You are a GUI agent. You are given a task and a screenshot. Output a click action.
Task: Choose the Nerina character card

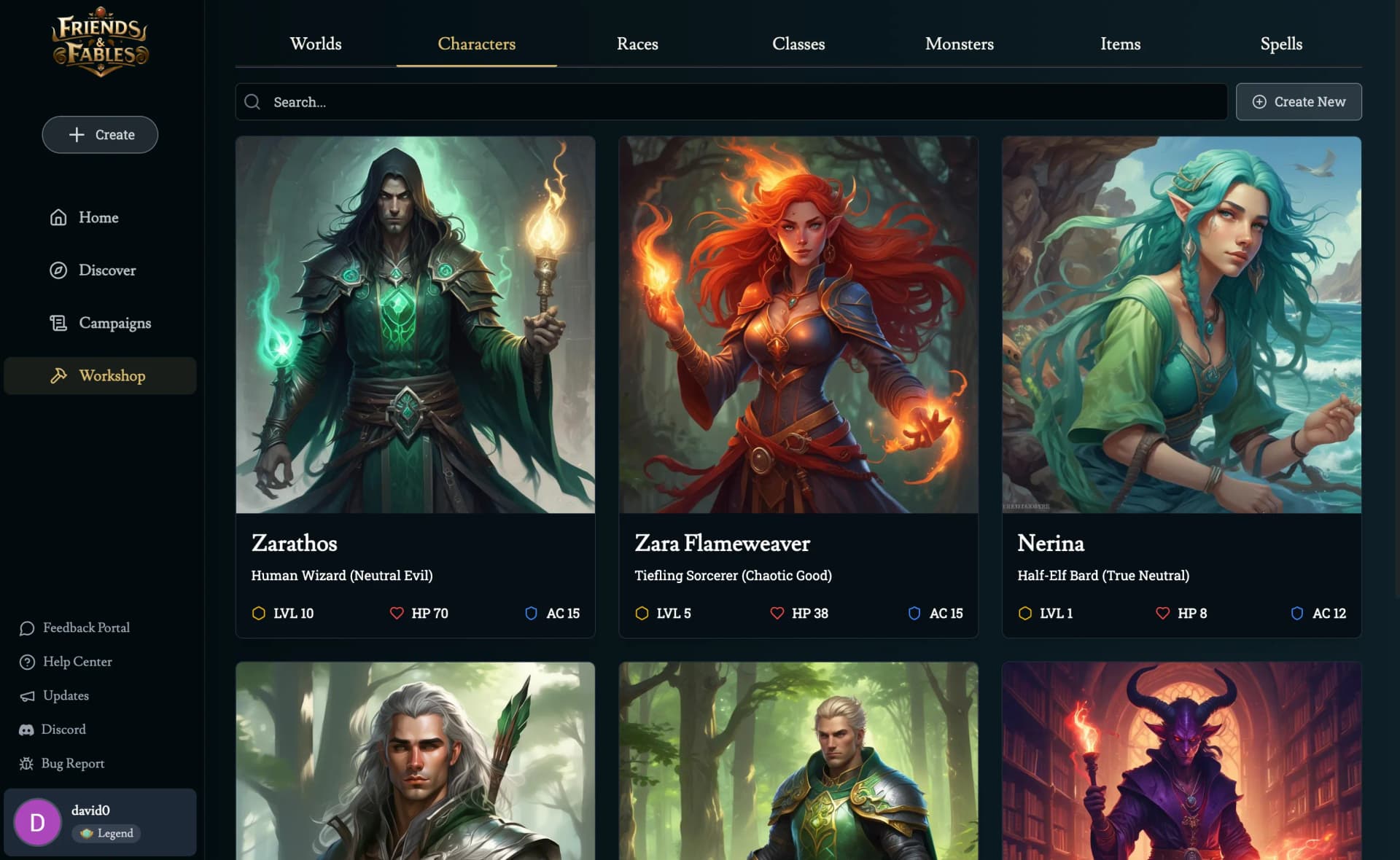[x=1181, y=386]
